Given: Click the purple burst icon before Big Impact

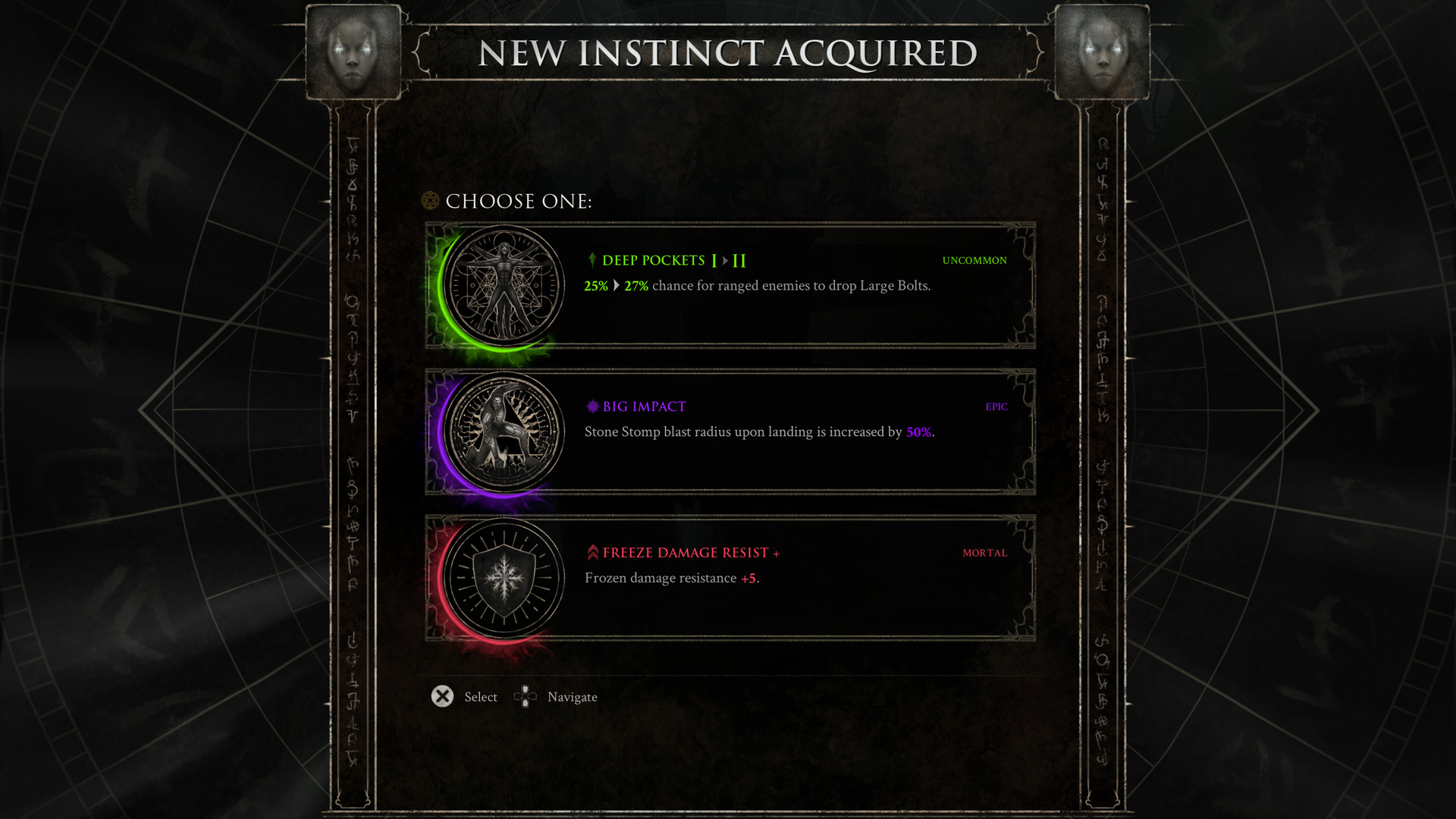Looking at the screenshot, I should [x=591, y=406].
